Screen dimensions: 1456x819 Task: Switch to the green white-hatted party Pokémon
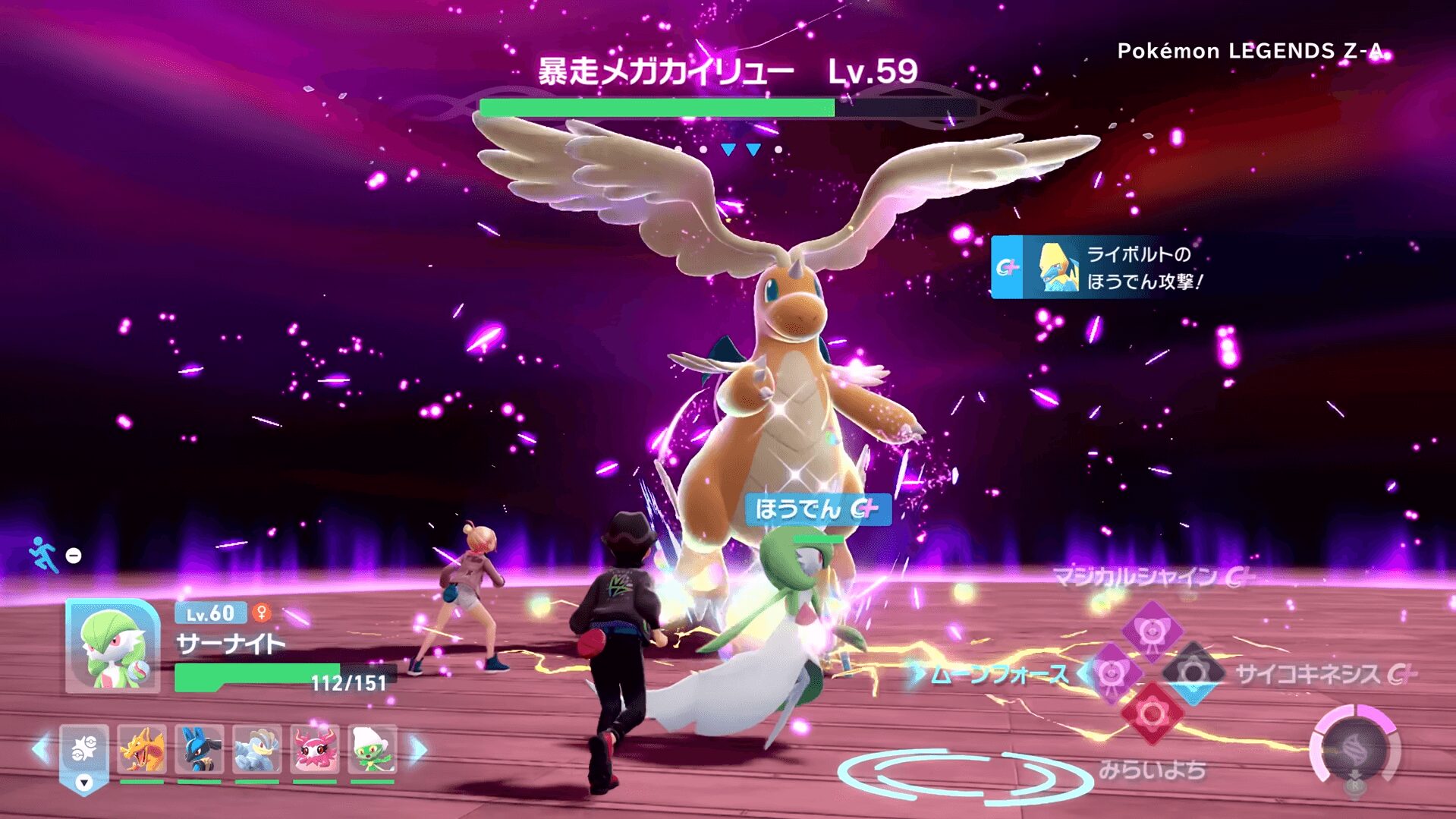pos(372,749)
